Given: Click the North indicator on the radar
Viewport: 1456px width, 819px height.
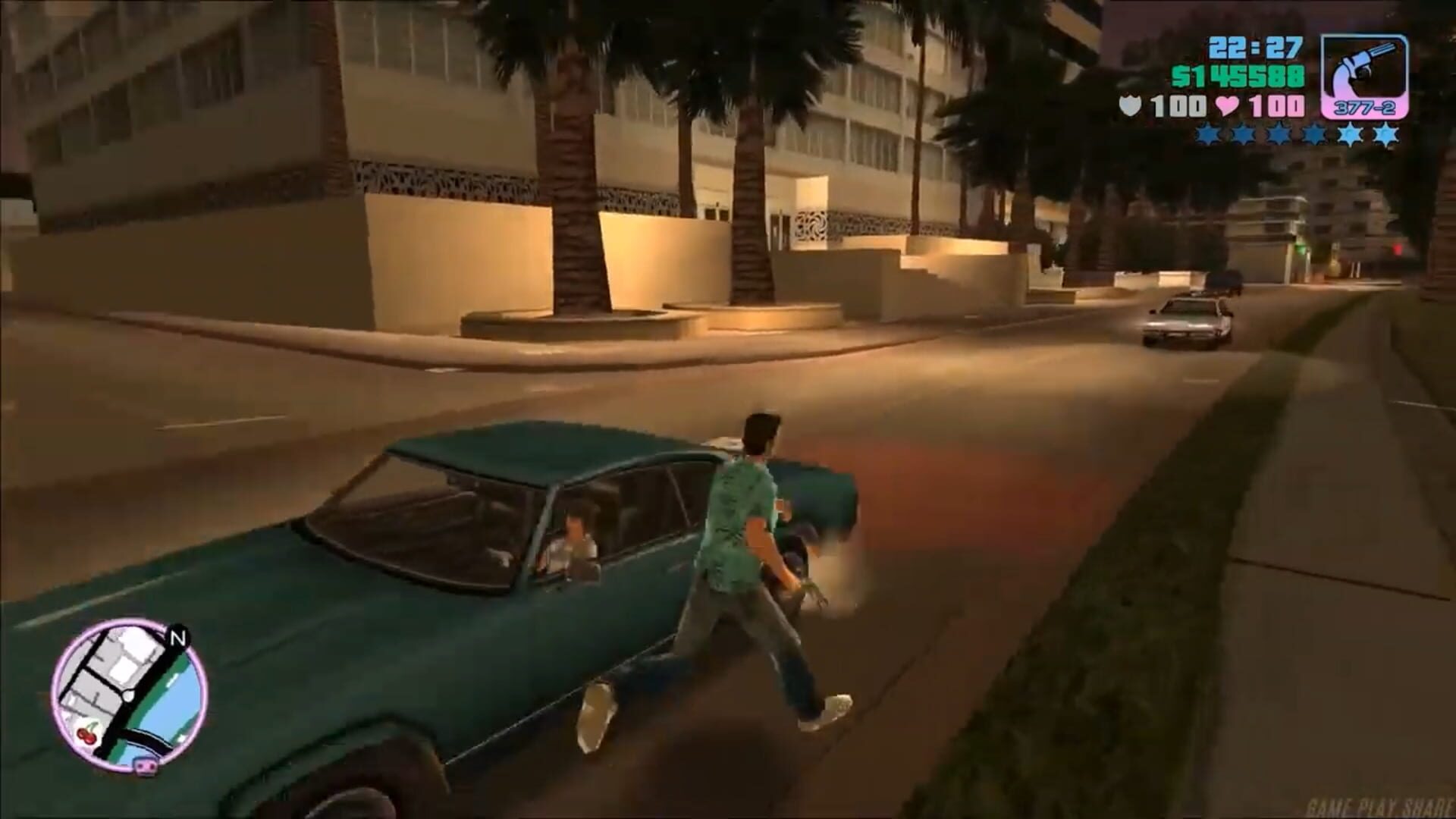Looking at the screenshot, I should point(177,638).
